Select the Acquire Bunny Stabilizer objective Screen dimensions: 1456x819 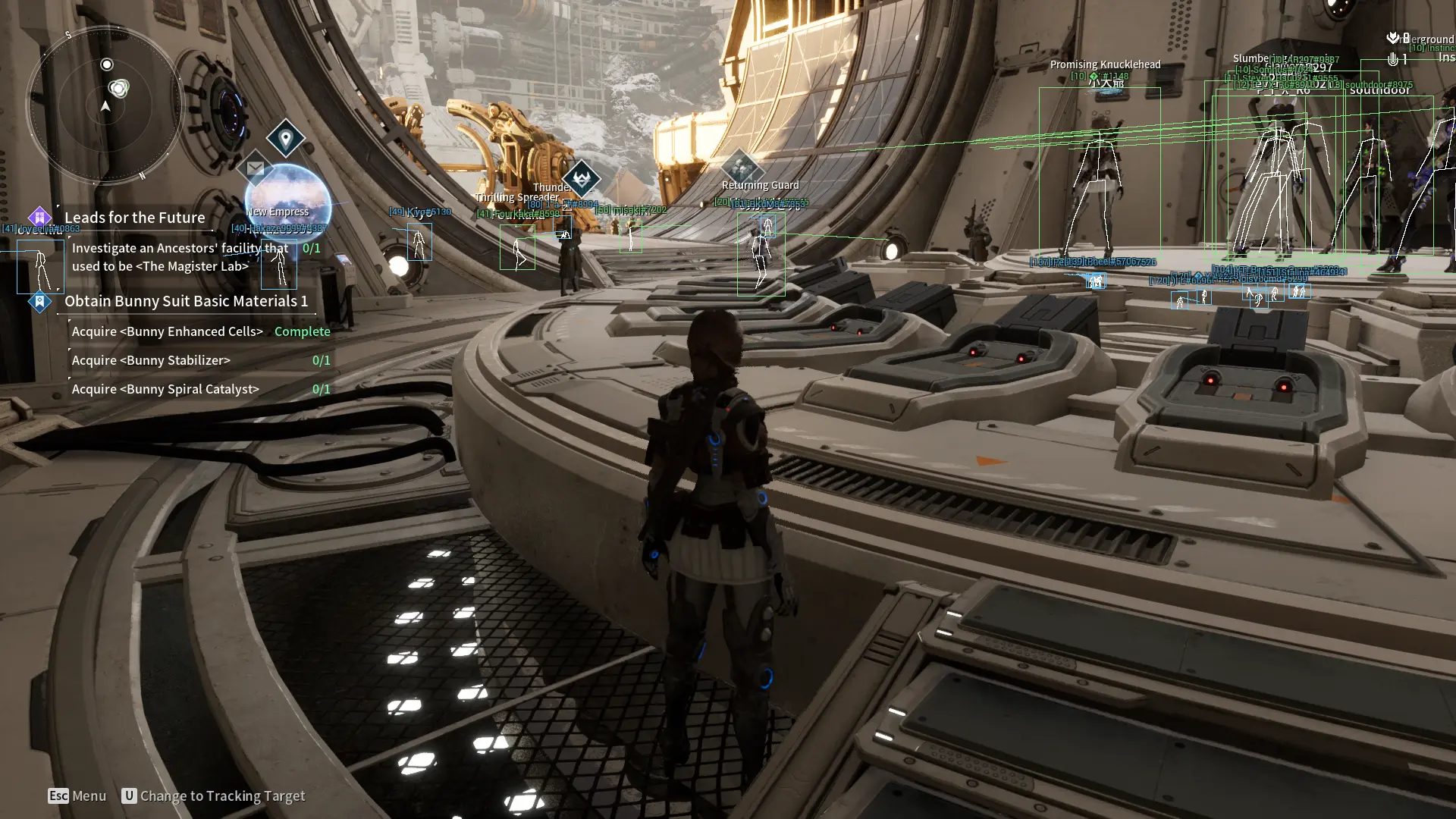click(x=151, y=360)
